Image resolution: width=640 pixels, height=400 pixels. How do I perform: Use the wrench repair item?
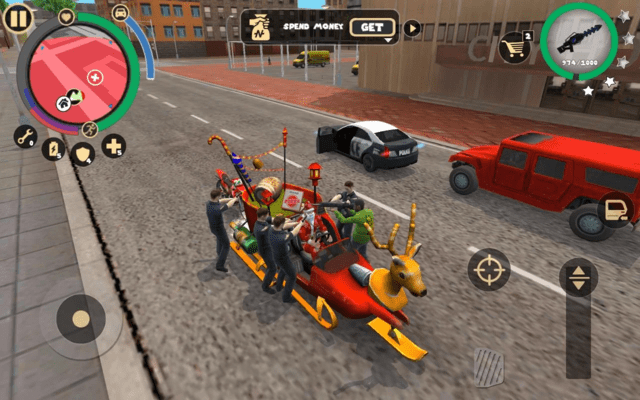click(26, 136)
